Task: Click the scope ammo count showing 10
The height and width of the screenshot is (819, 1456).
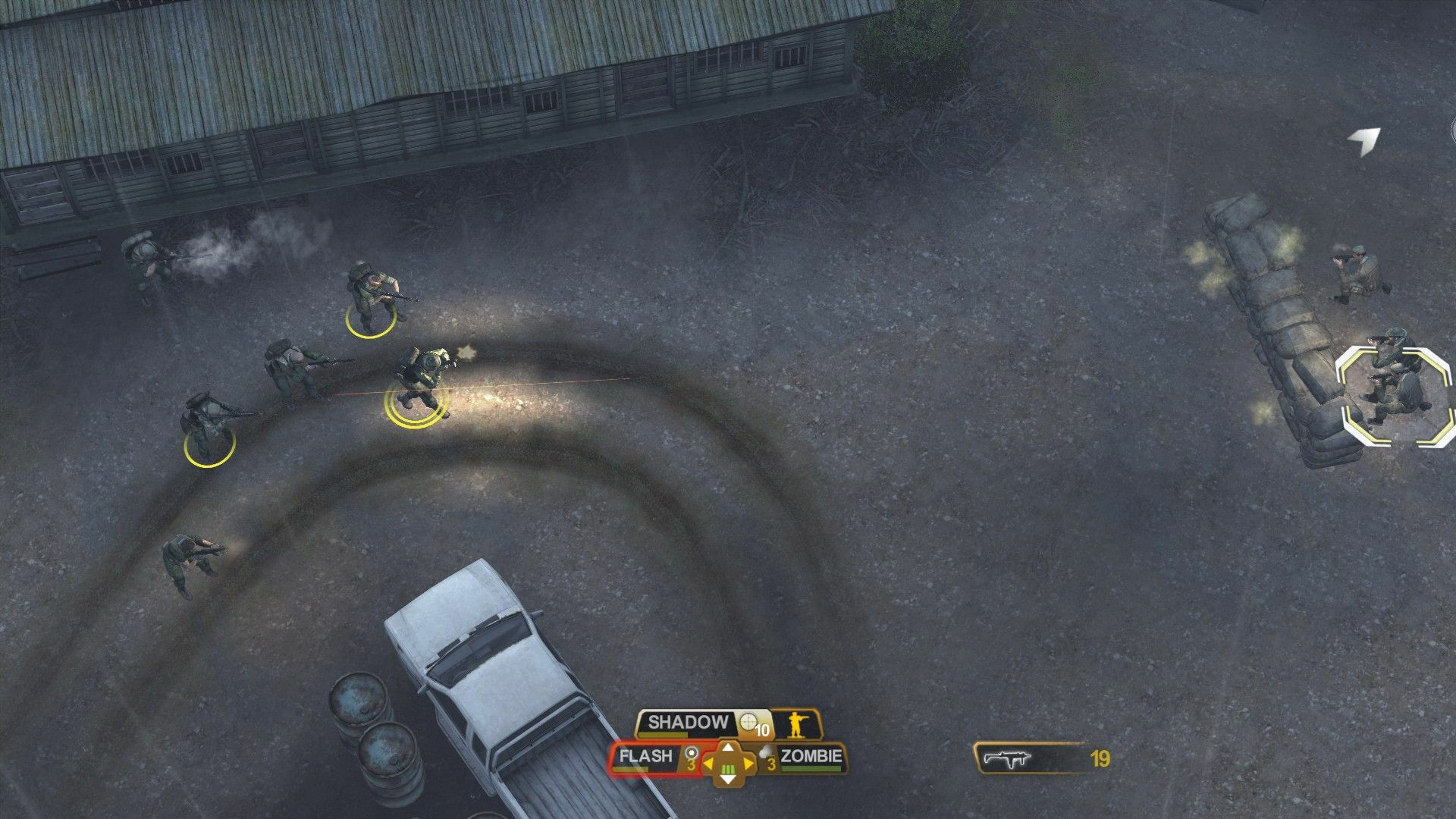Action: click(762, 730)
